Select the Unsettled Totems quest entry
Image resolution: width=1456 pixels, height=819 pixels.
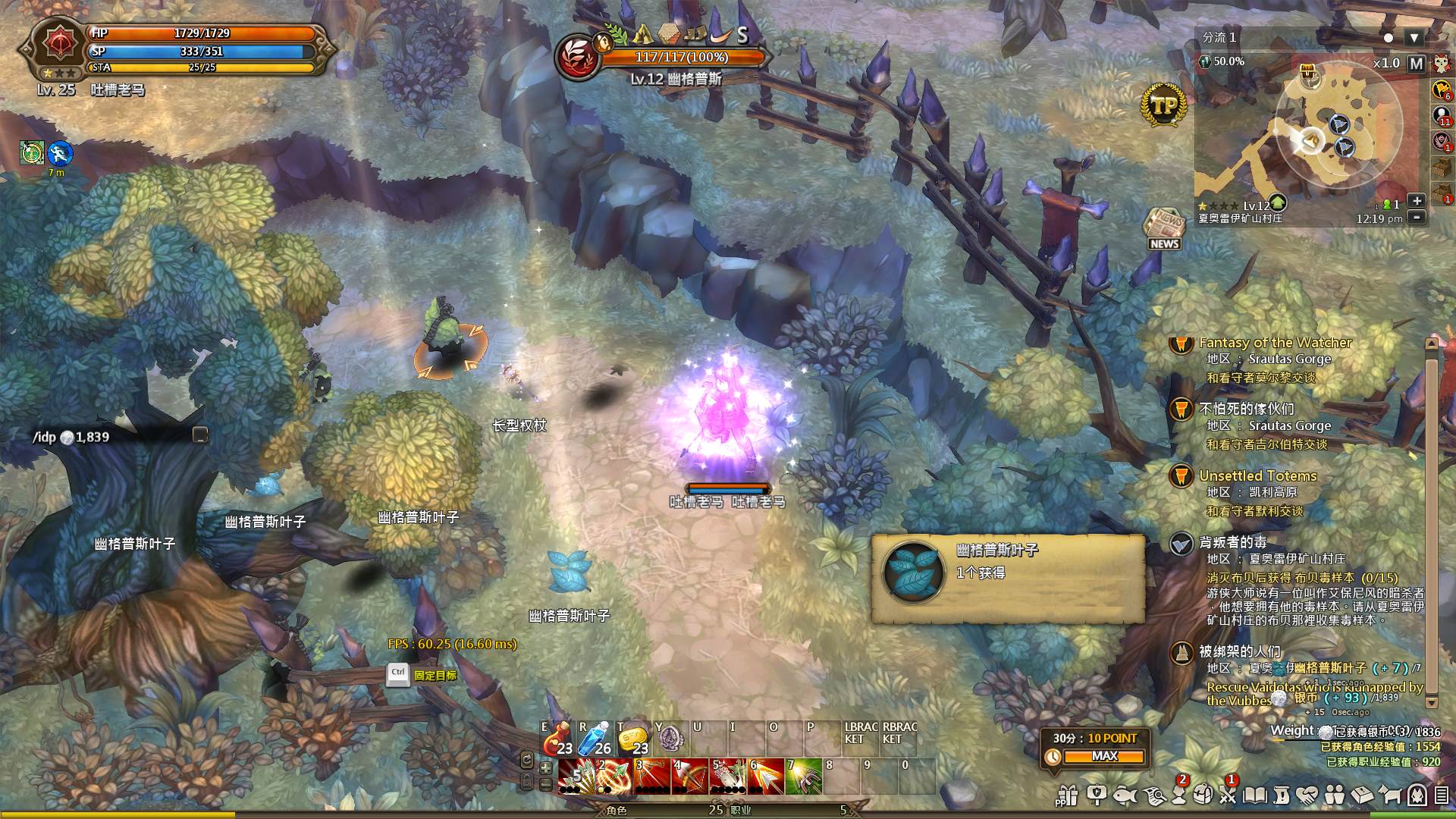pos(1257,476)
